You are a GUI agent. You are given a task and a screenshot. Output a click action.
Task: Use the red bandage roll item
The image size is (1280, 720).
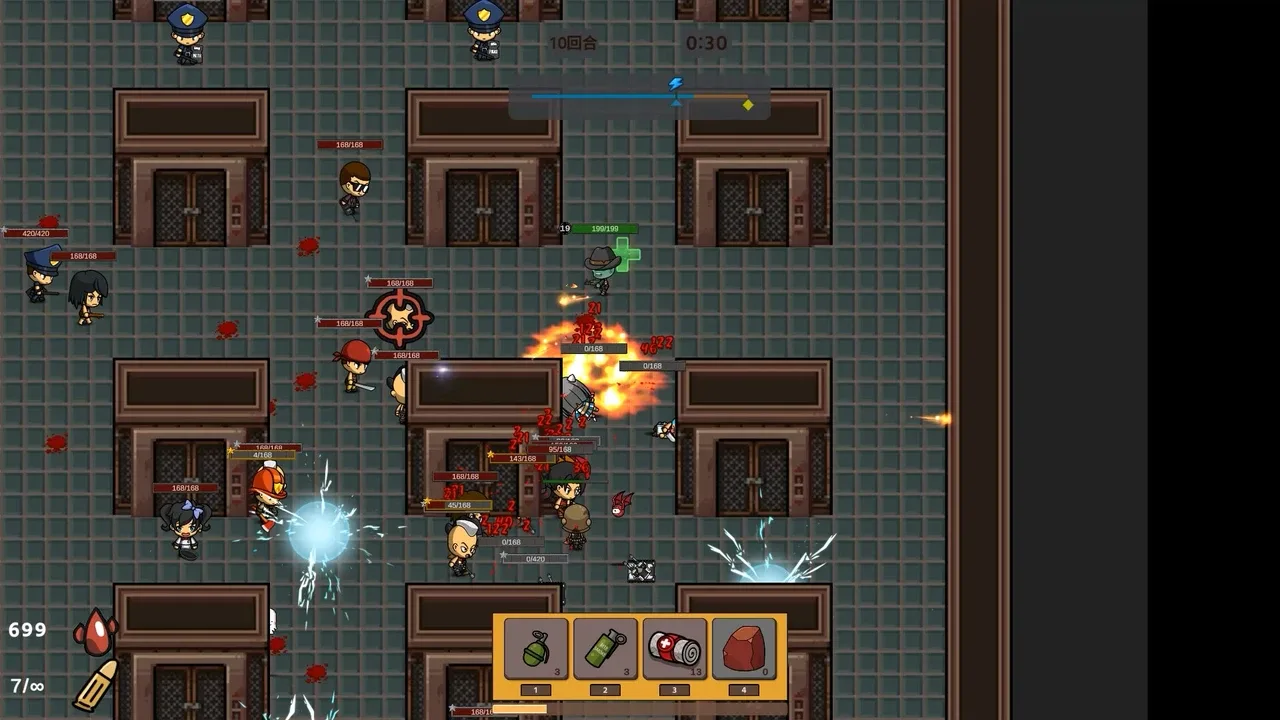coord(674,649)
